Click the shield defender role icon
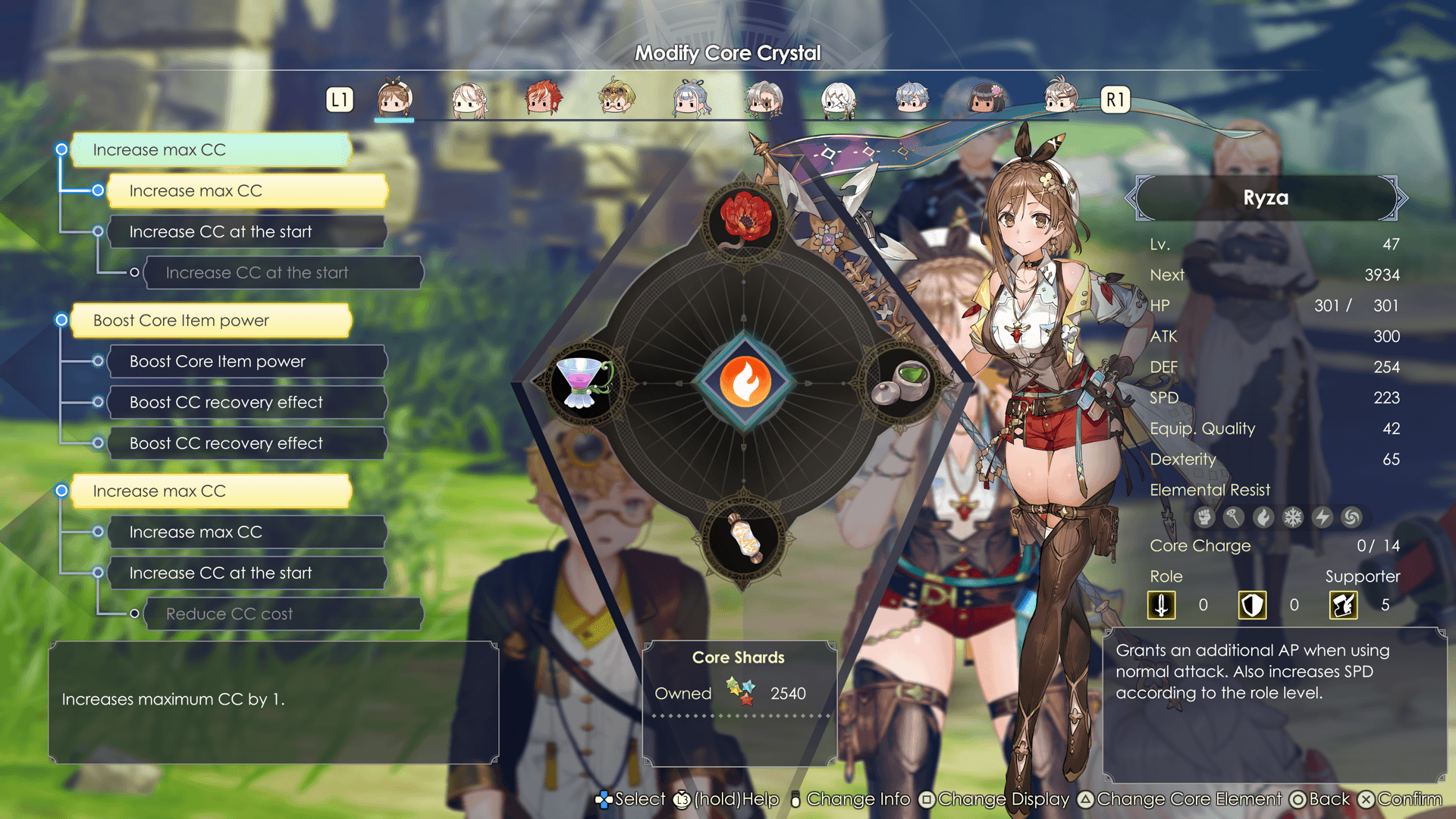The width and height of the screenshot is (1456, 819). coord(1252,605)
